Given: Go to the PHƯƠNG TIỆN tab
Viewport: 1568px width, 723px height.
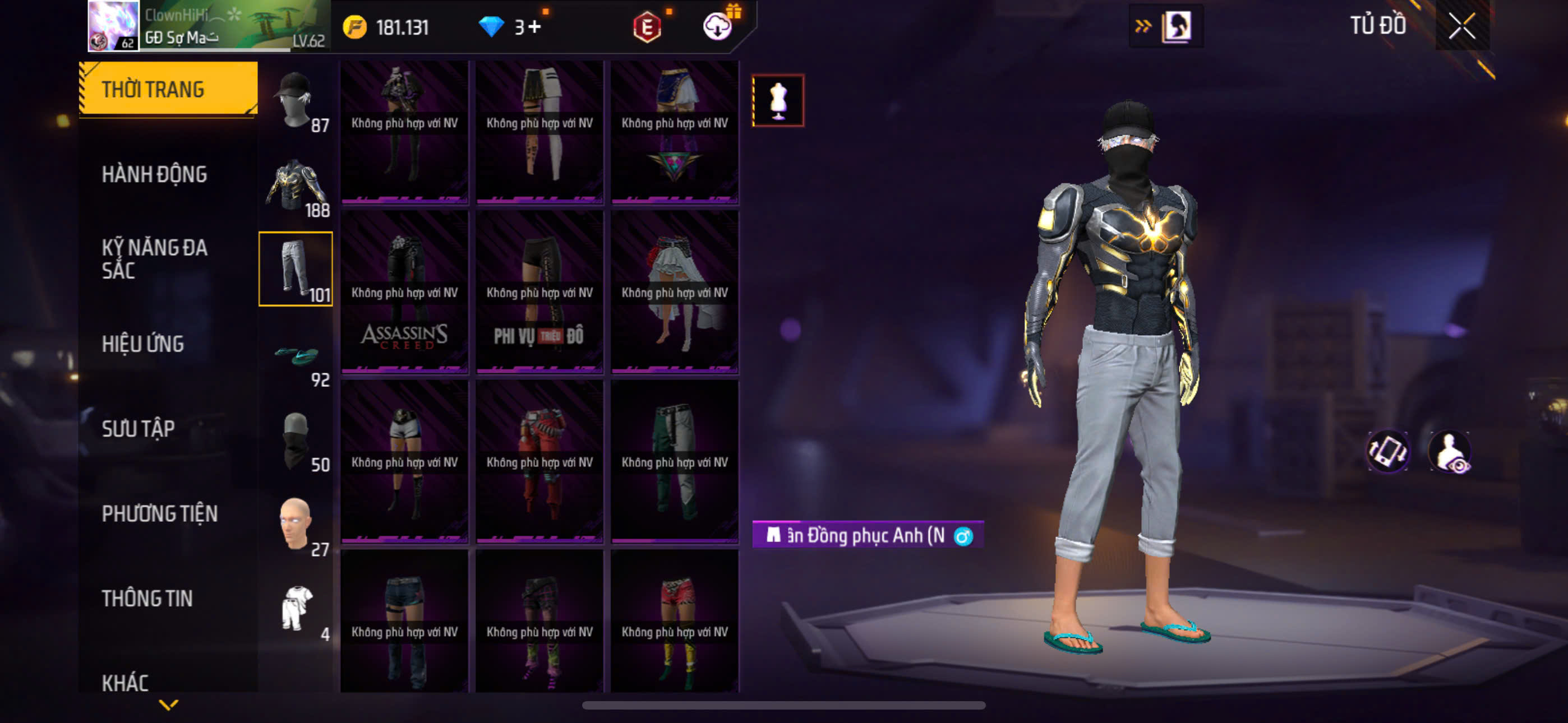Looking at the screenshot, I should [x=159, y=513].
